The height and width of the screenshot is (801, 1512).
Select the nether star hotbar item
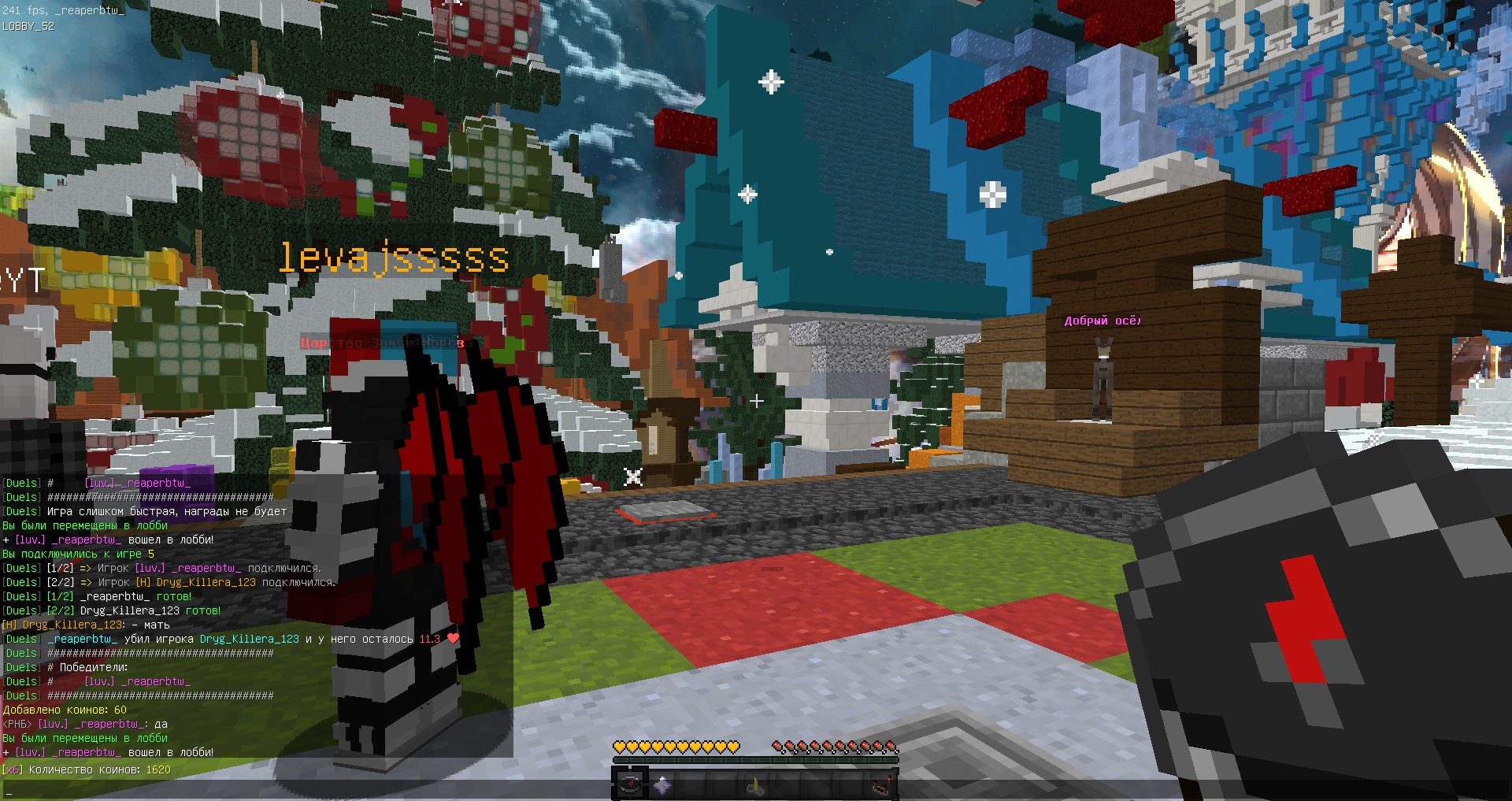662,784
